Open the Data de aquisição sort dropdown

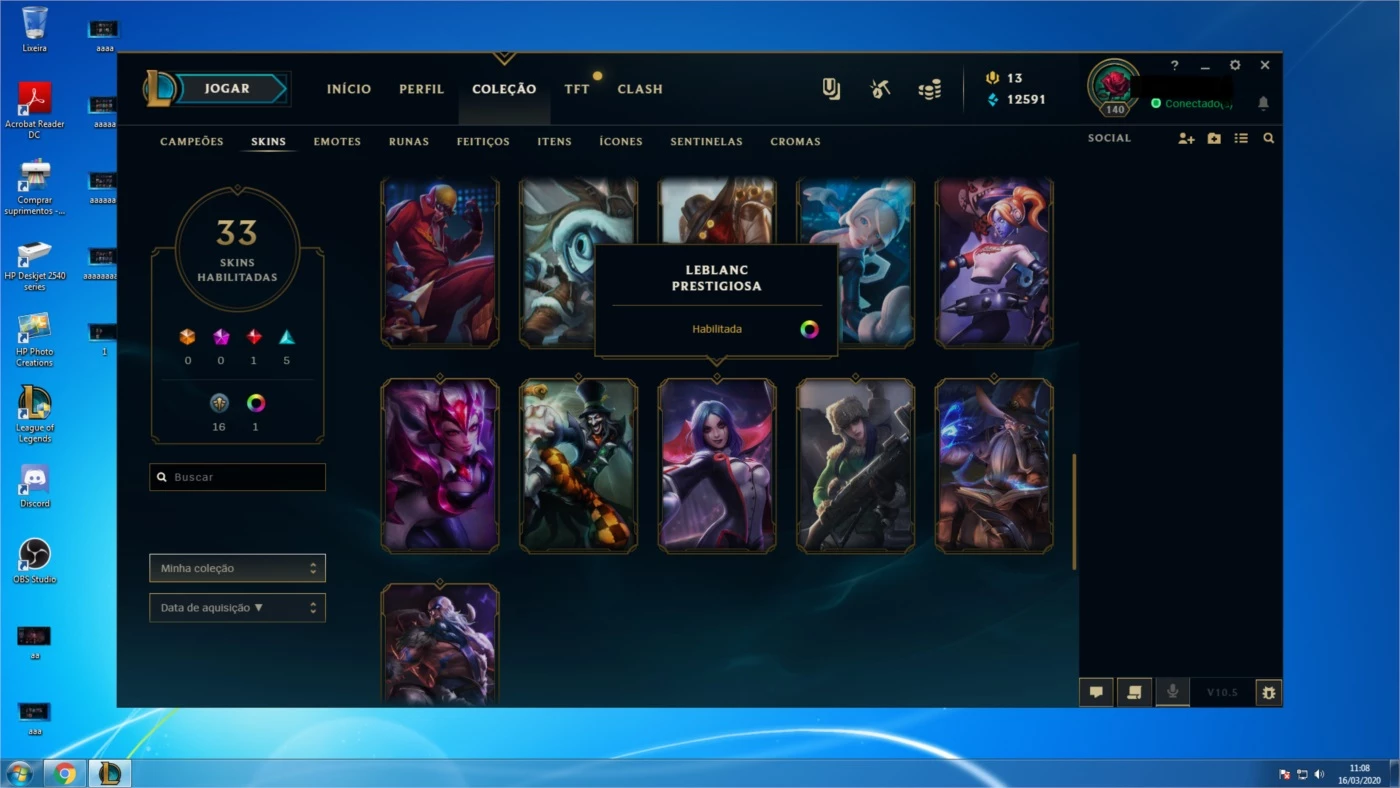pos(237,607)
